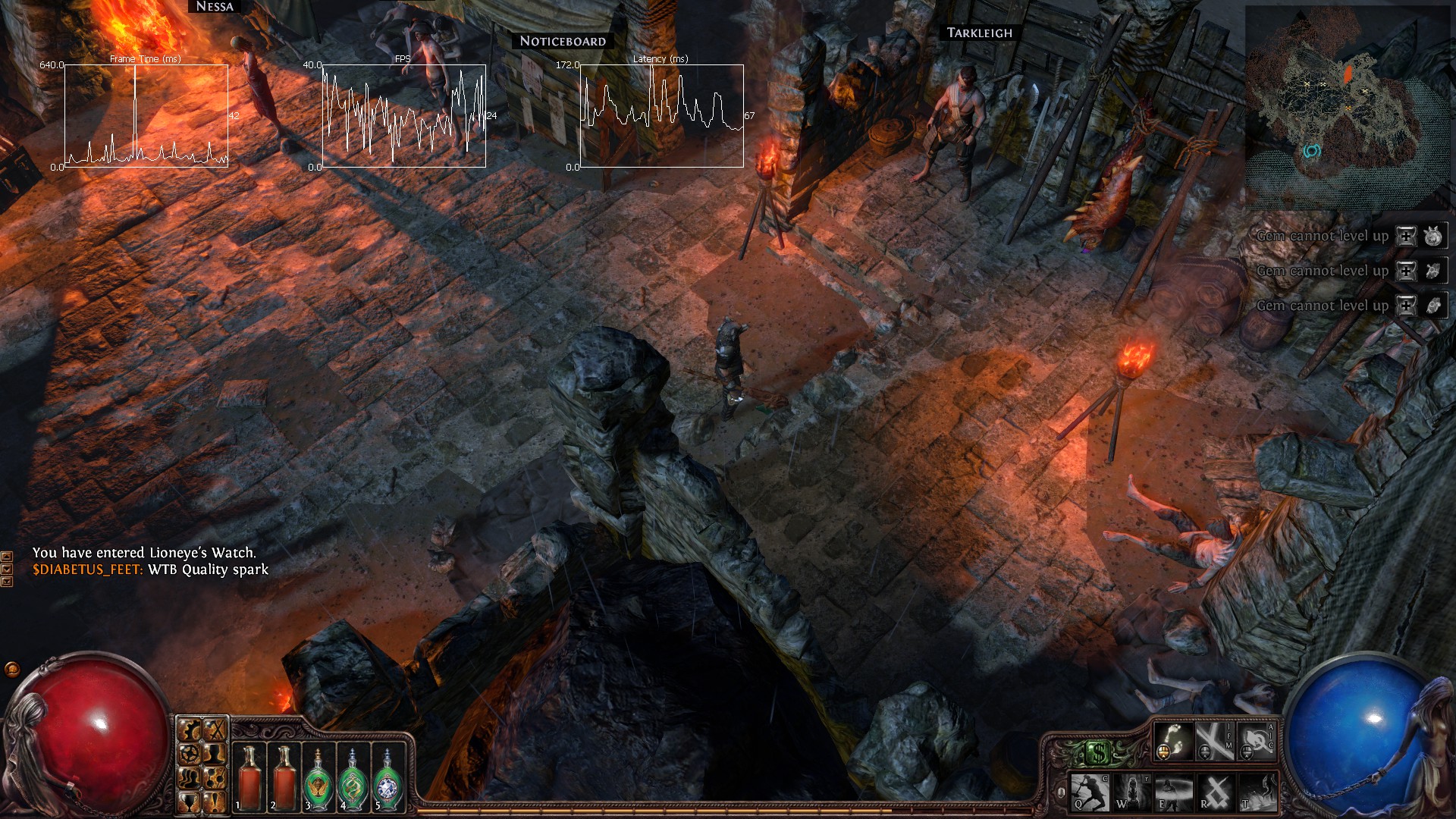Open the green dollar-sign shop button
Viewport: 1456px width, 819px height.
1099,753
